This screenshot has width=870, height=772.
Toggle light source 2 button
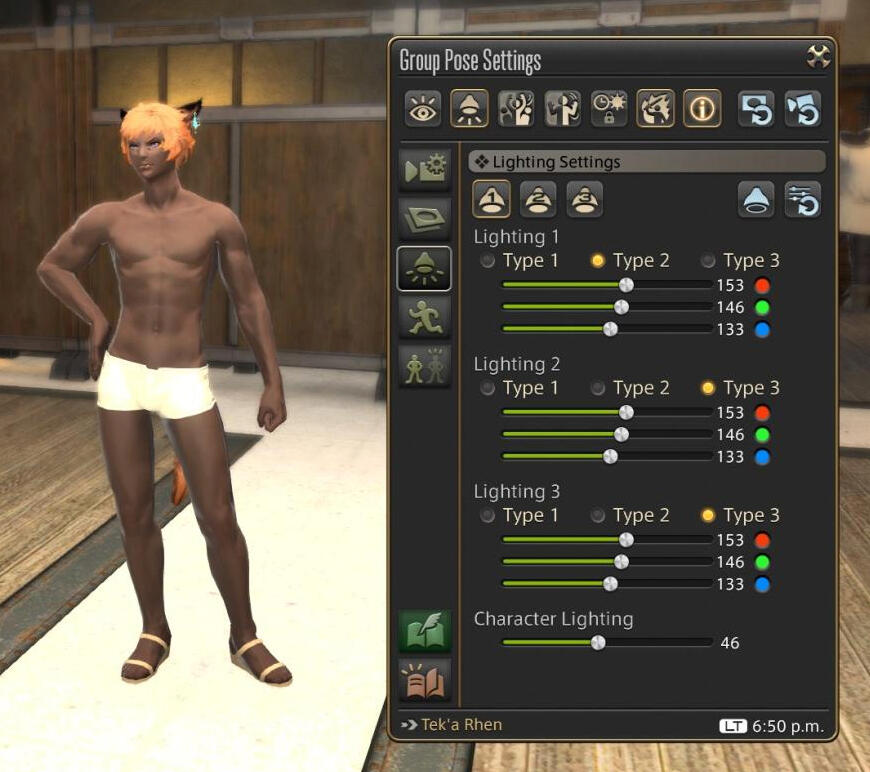point(538,199)
